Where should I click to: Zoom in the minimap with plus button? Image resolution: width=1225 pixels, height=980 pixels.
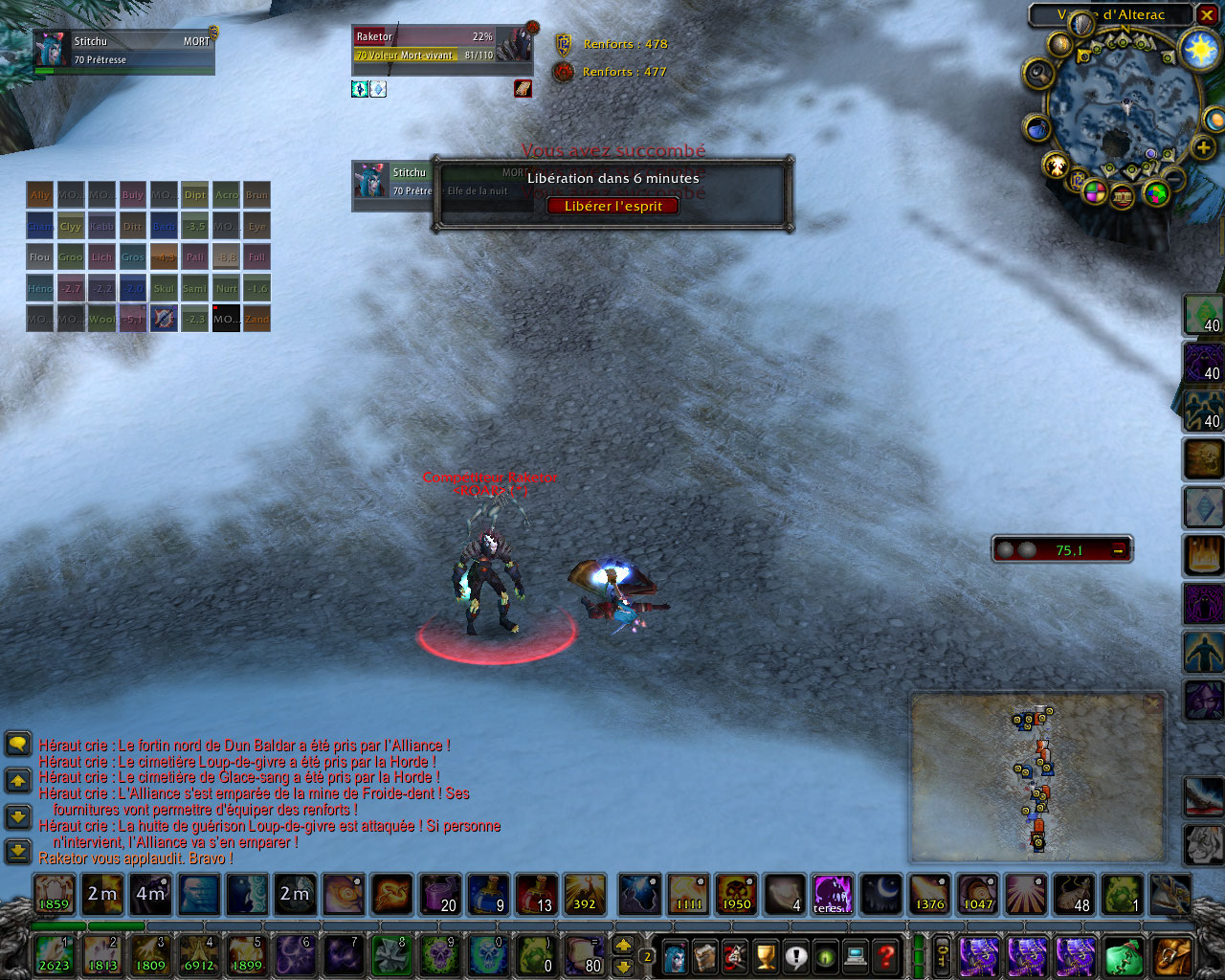point(1203,147)
